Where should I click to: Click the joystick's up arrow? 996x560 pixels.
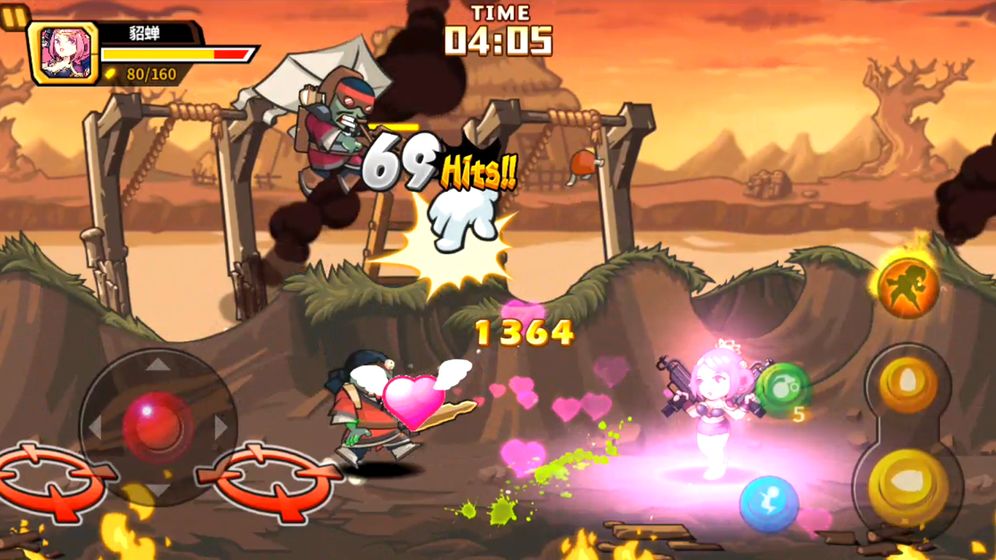pyautogui.click(x=158, y=366)
